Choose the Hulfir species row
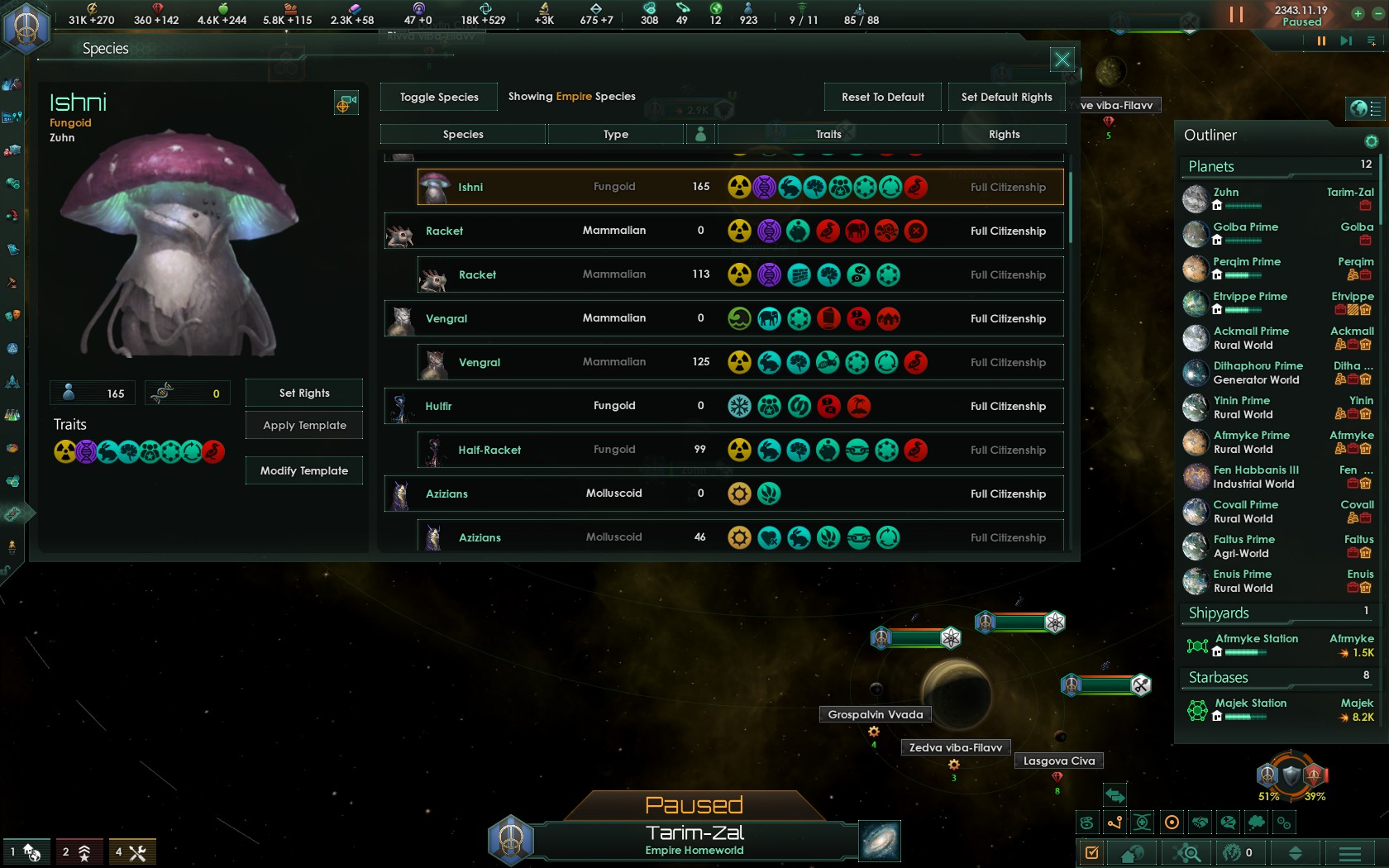This screenshot has width=1389, height=868. [x=723, y=406]
